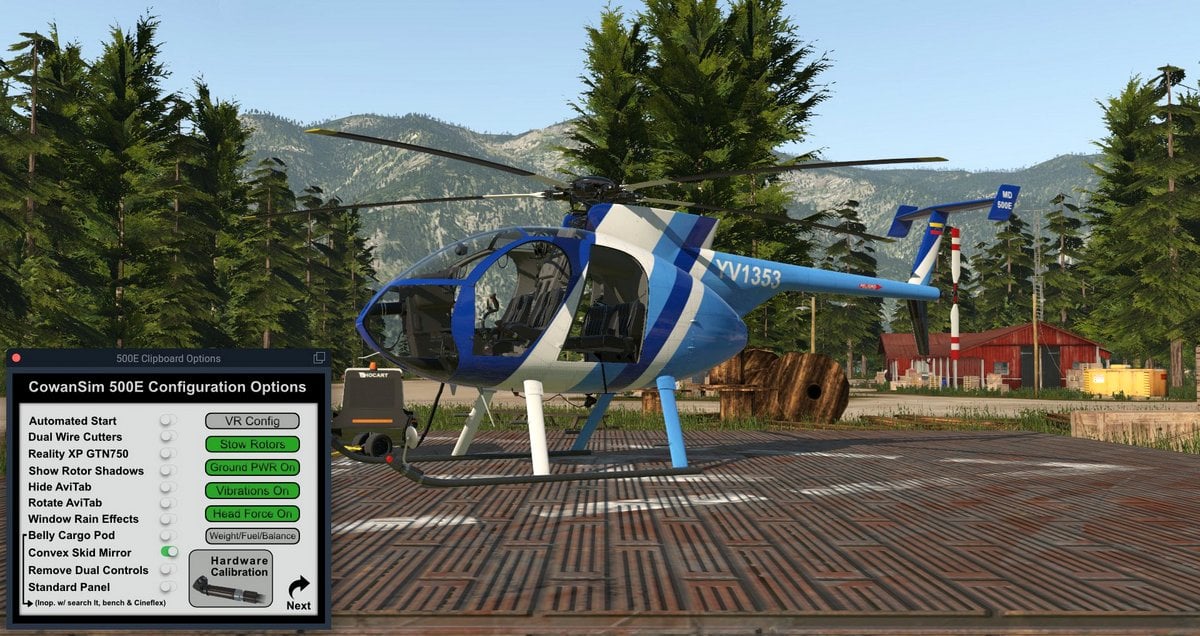Go to the Next options page

pos(298,592)
